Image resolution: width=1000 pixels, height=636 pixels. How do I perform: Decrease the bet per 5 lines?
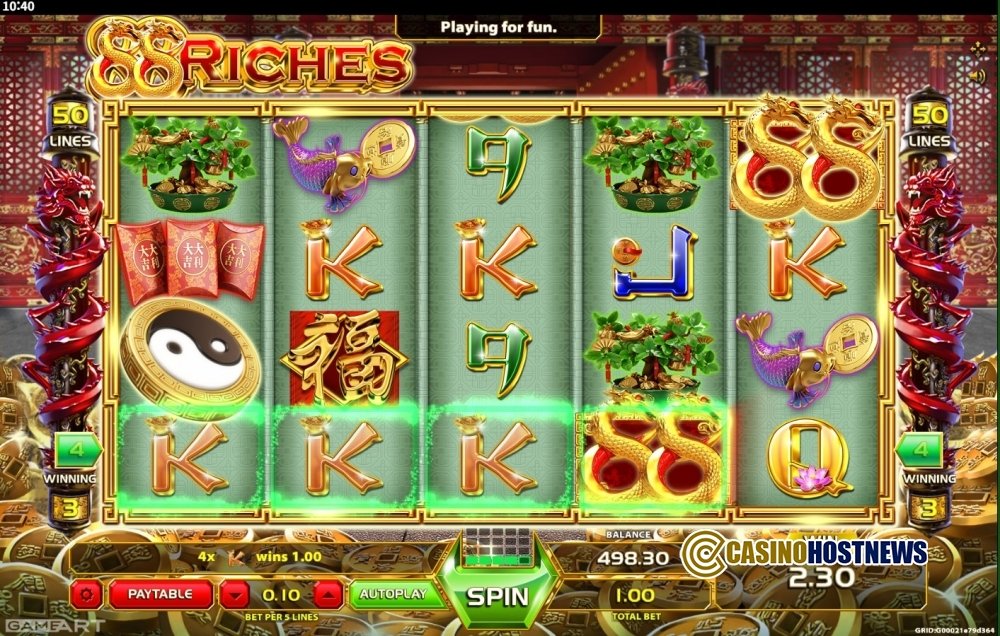(x=234, y=595)
